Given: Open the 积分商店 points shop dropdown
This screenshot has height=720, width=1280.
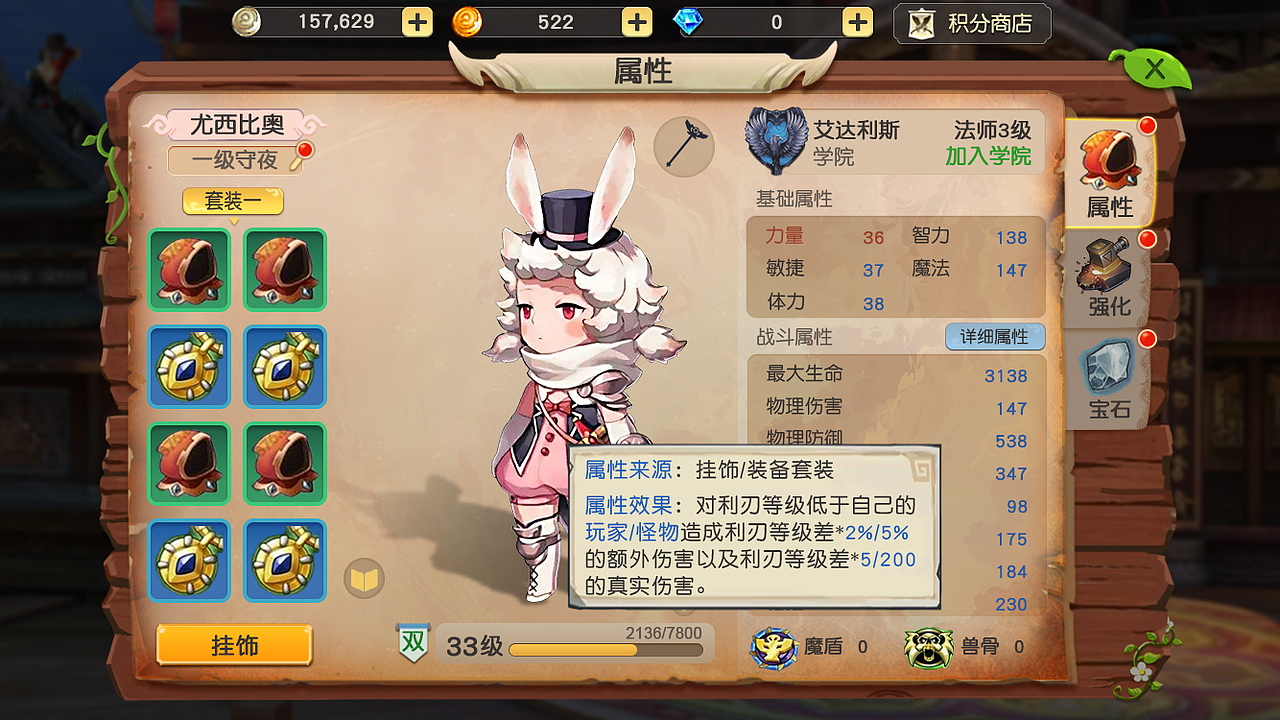Looking at the screenshot, I should pyautogui.click(x=971, y=22).
